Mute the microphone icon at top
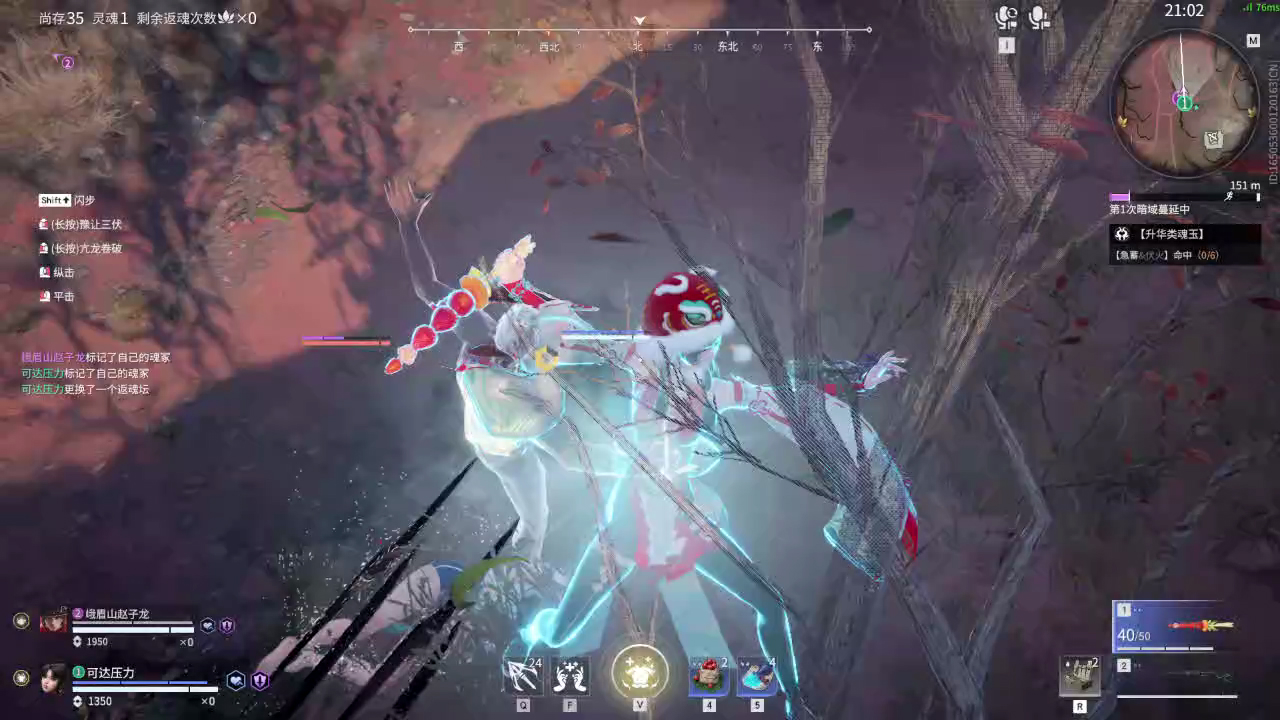This screenshot has height=720, width=1280. click(1038, 16)
